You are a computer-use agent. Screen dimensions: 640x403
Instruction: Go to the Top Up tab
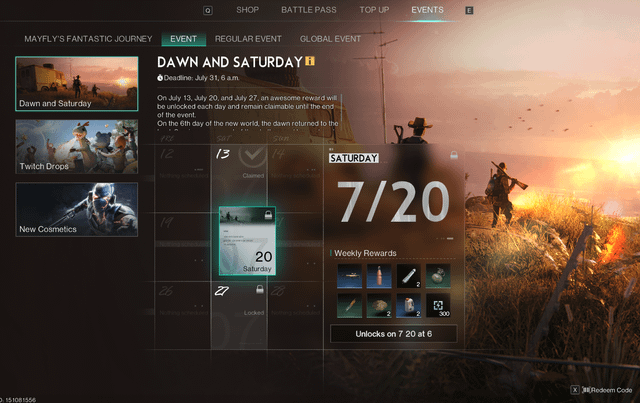[373, 10]
